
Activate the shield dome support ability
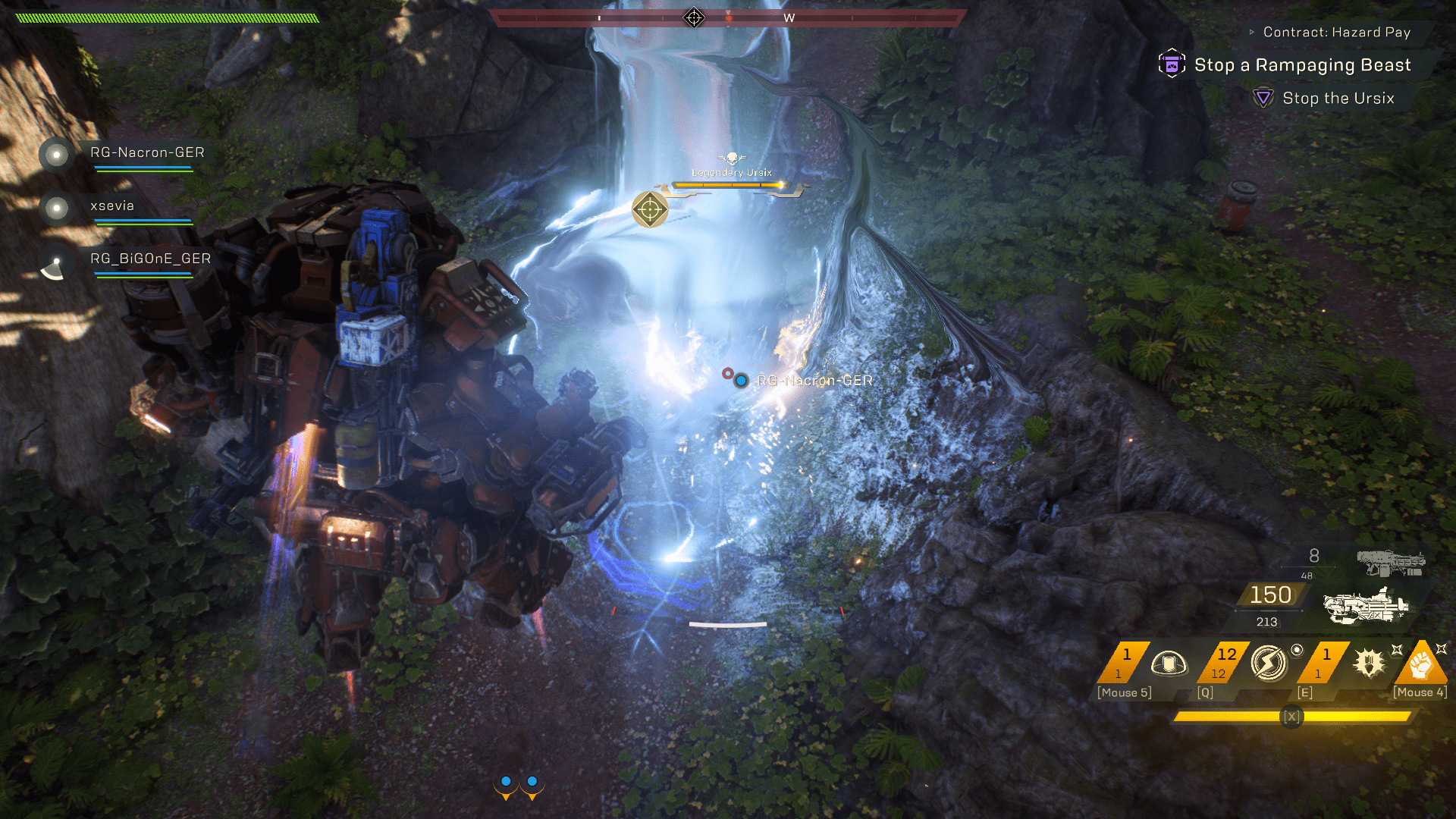pyautogui.click(x=1168, y=664)
